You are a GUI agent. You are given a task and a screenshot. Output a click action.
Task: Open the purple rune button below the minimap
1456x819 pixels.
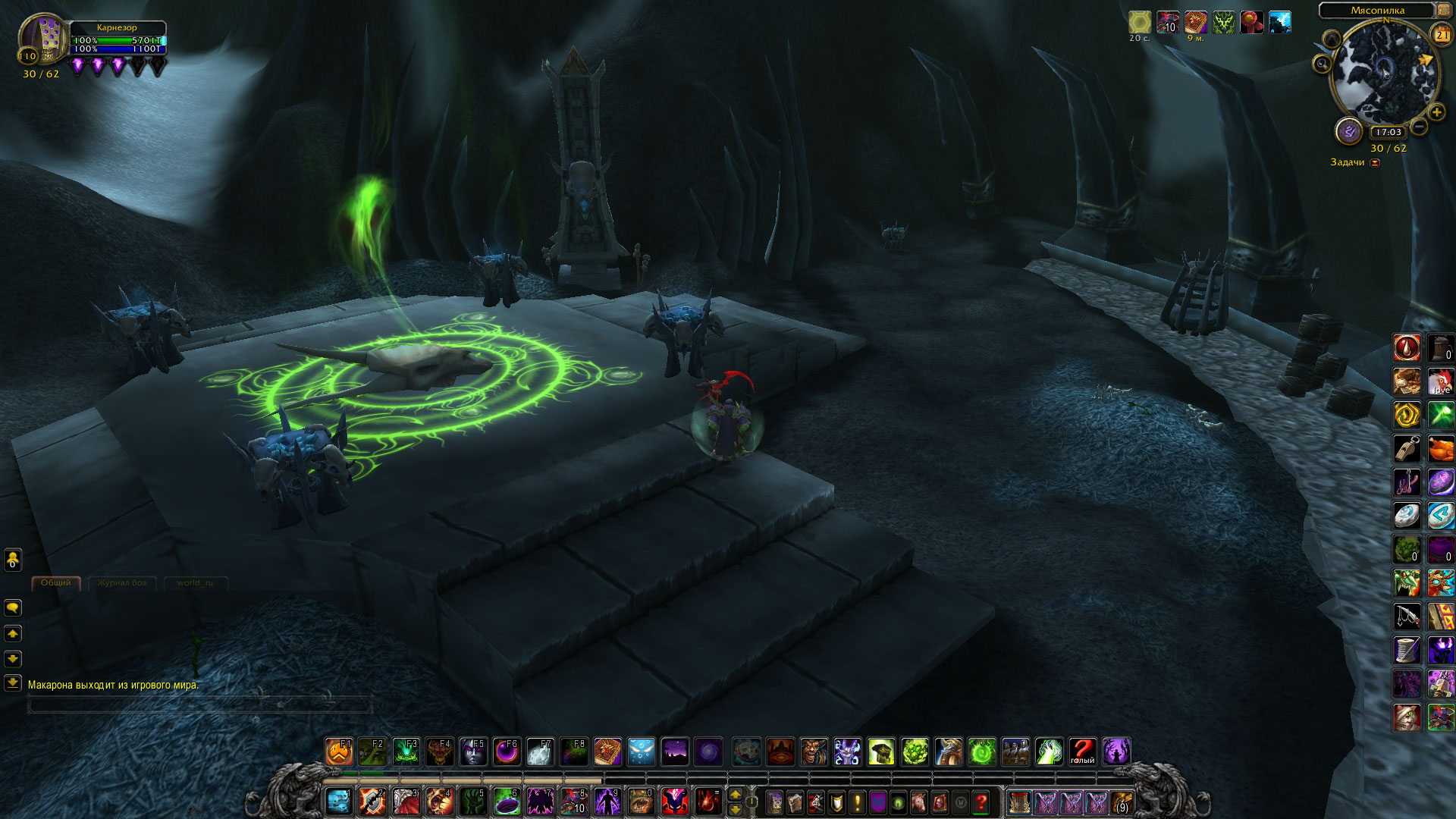click(x=1349, y=132)
